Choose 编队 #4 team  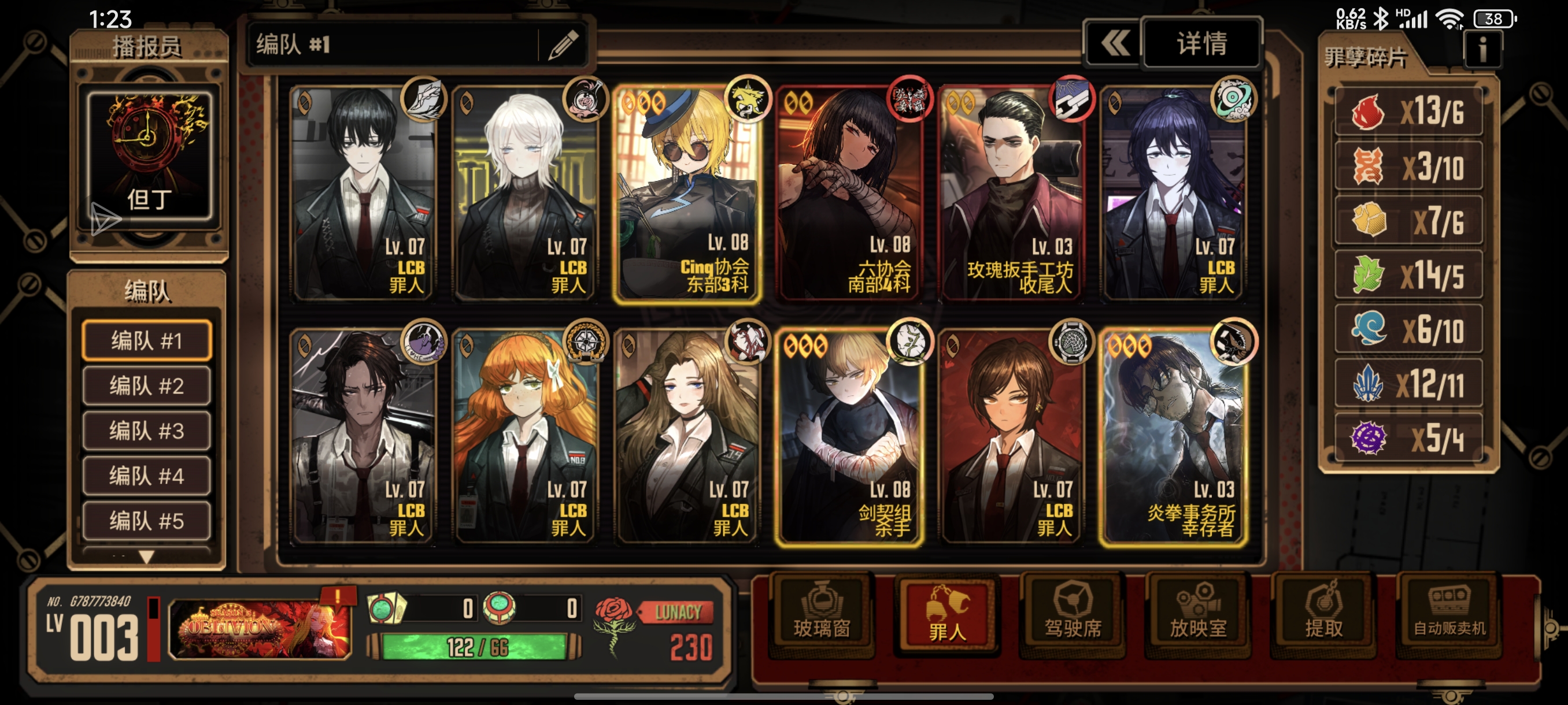[147, 476]
